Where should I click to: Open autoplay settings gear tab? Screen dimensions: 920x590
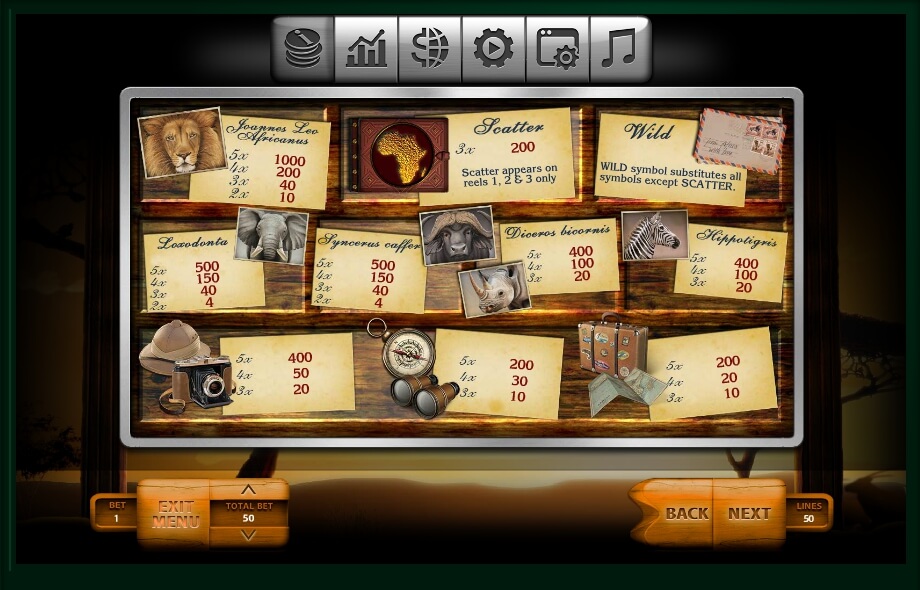[x=493, y=49]
